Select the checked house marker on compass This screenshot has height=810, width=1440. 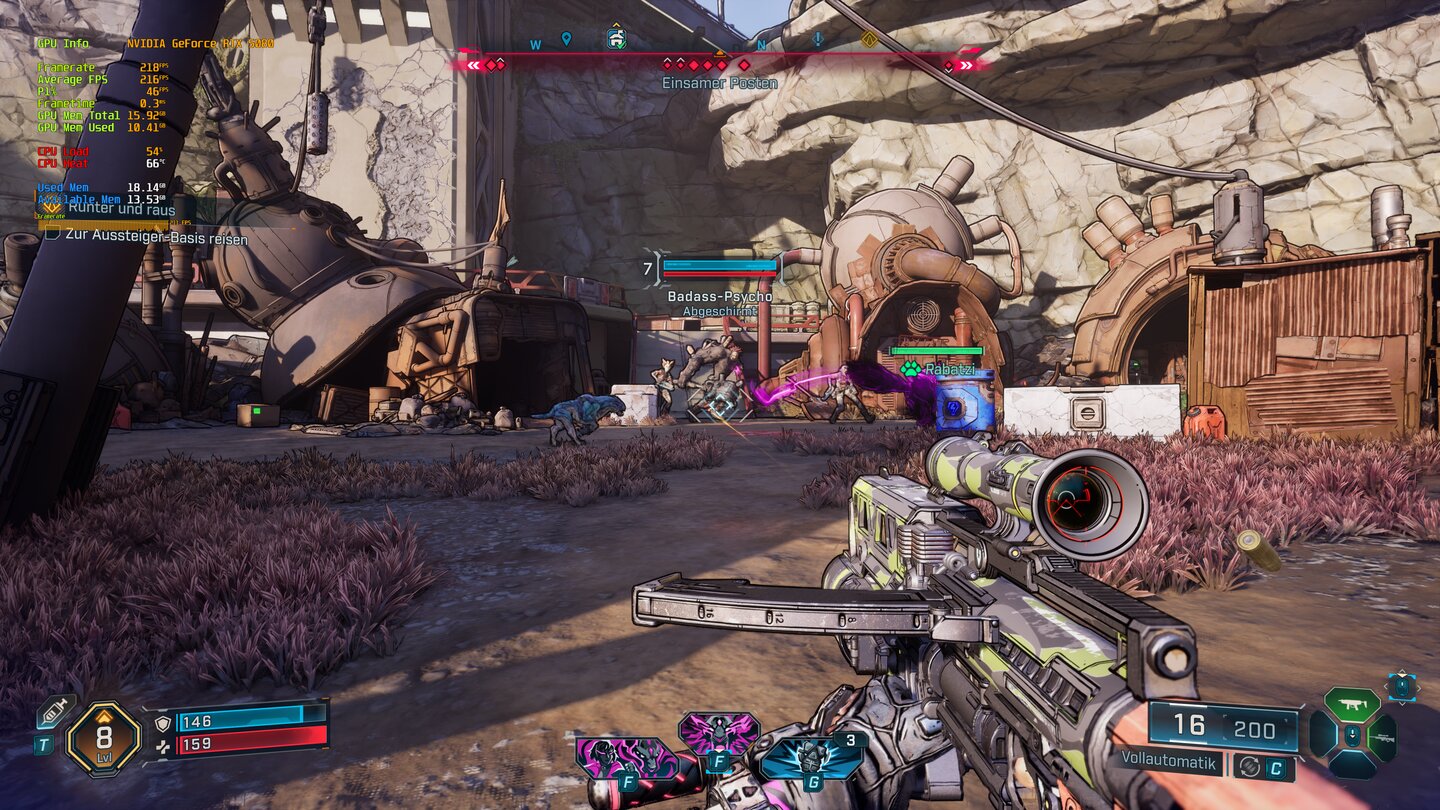[x=616, y=39]
